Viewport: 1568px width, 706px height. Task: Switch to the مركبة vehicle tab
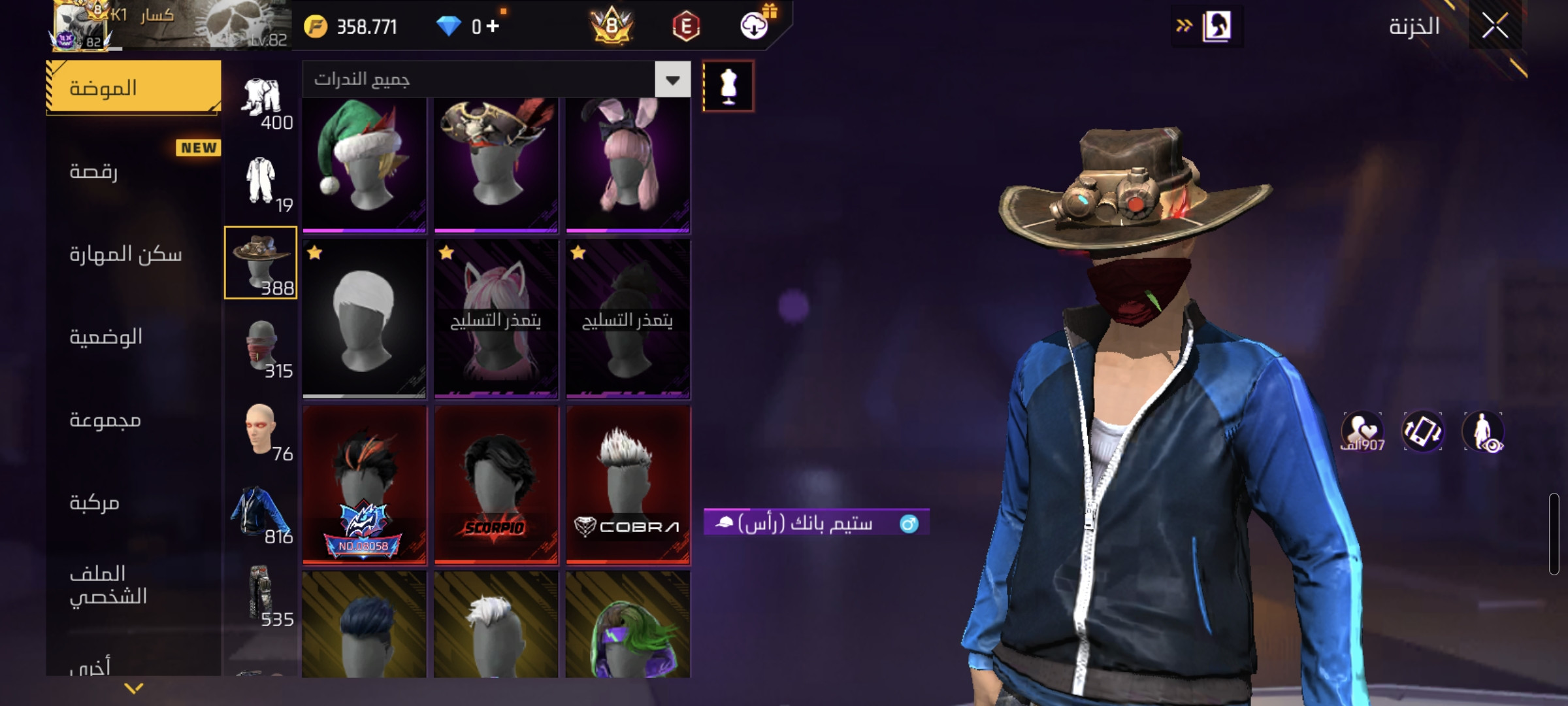(x=95, y=503)
